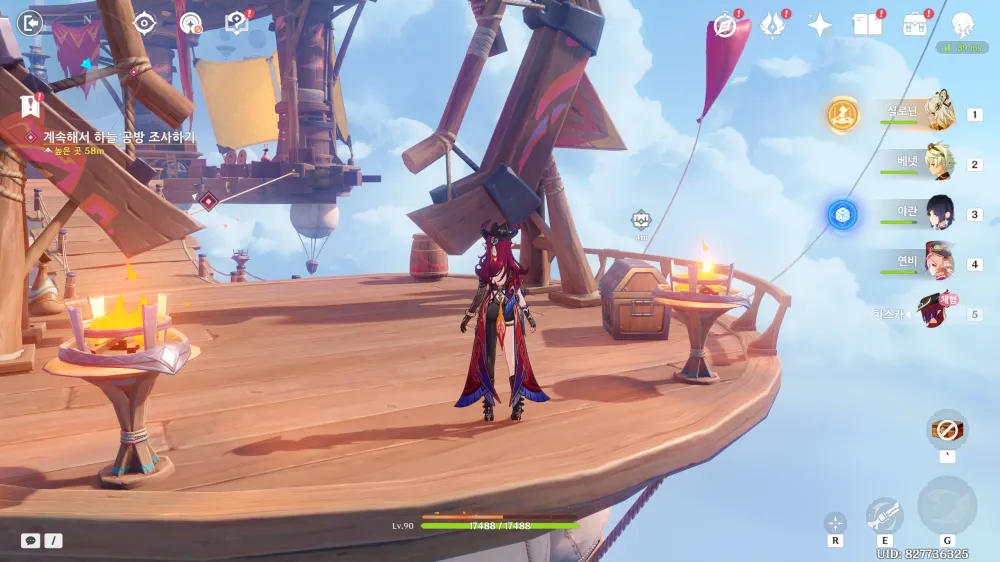Open the four-point star Wish icon

(820, 25)
